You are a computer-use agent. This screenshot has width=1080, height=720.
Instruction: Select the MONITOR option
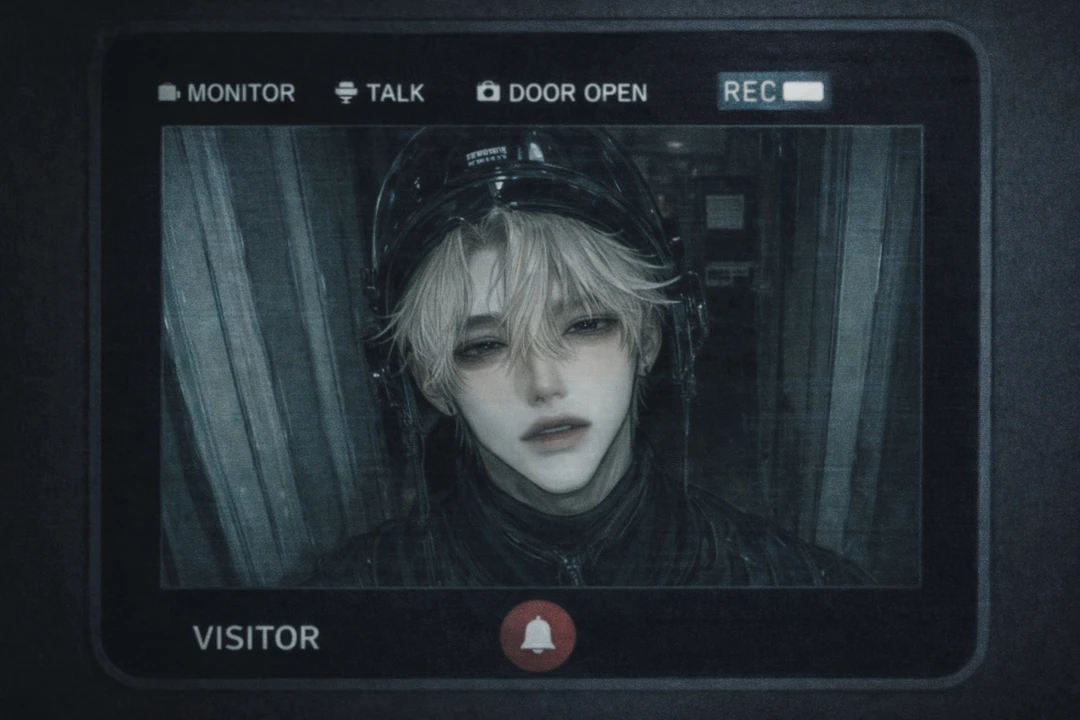[x=227, y=93]
